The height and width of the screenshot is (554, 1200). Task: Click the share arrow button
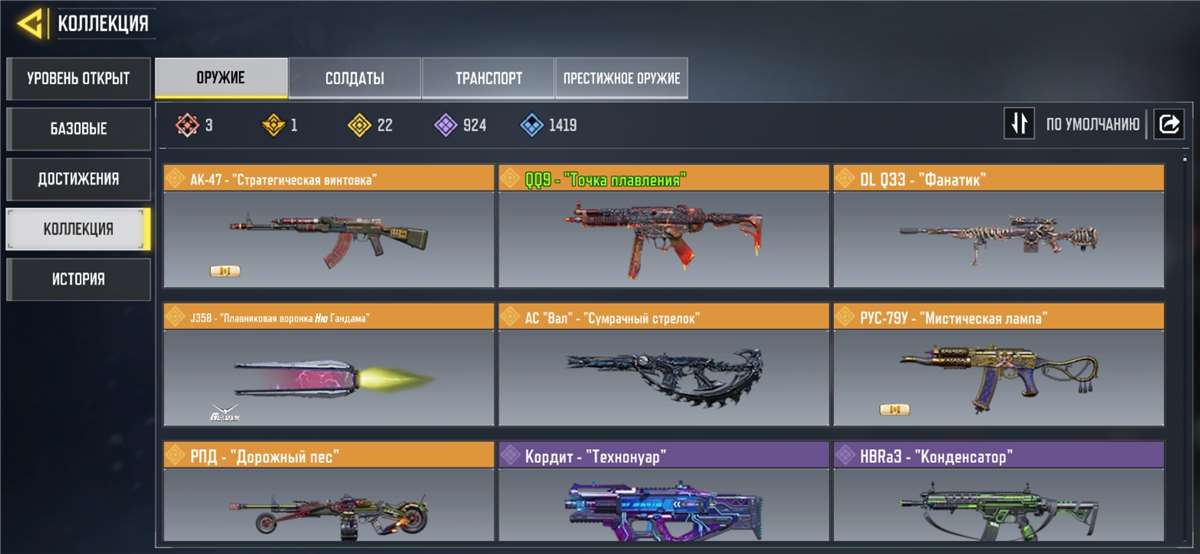click(x=1168, y=124)
